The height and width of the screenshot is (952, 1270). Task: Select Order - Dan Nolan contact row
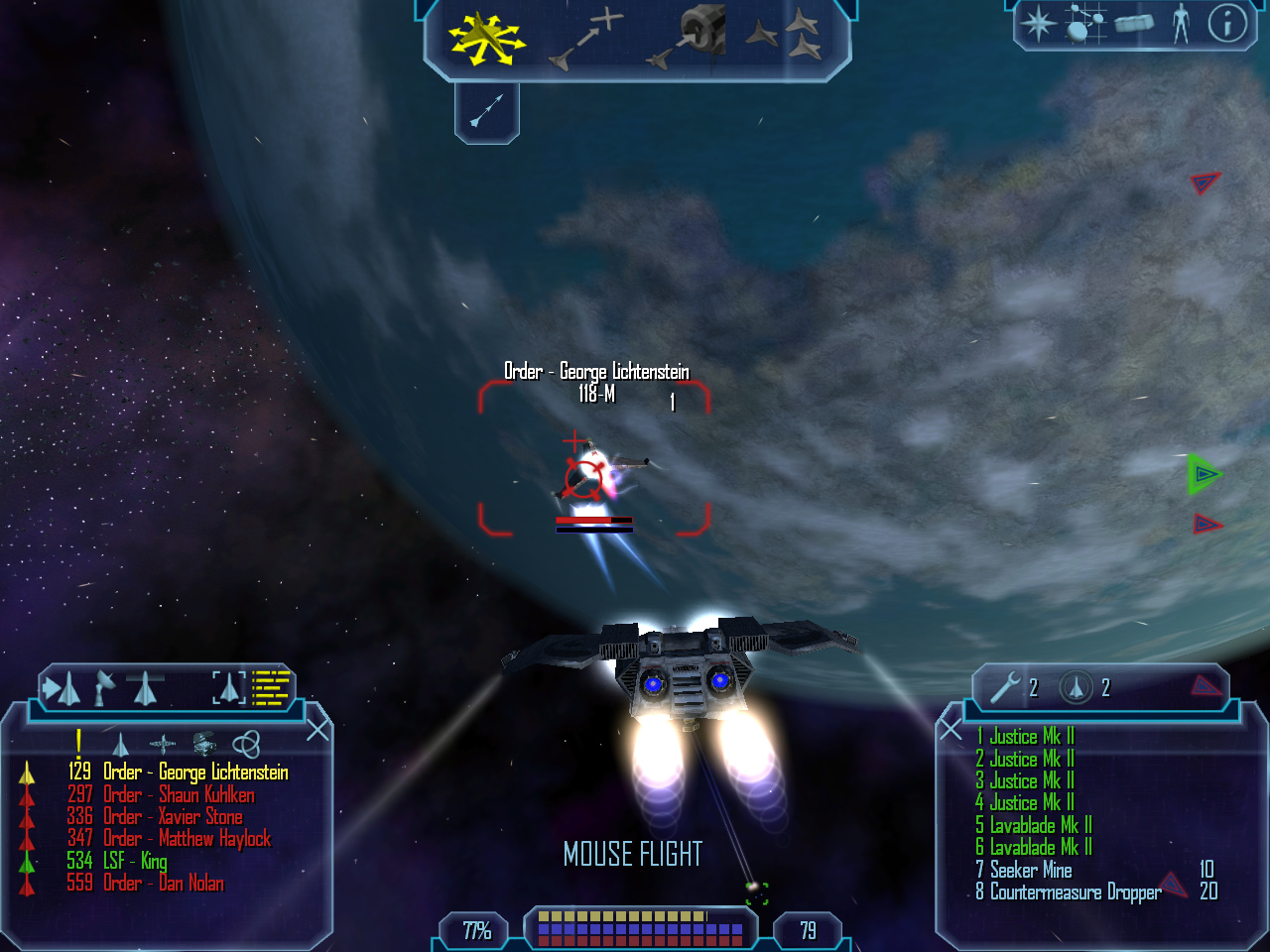click(x=163, y=883)
